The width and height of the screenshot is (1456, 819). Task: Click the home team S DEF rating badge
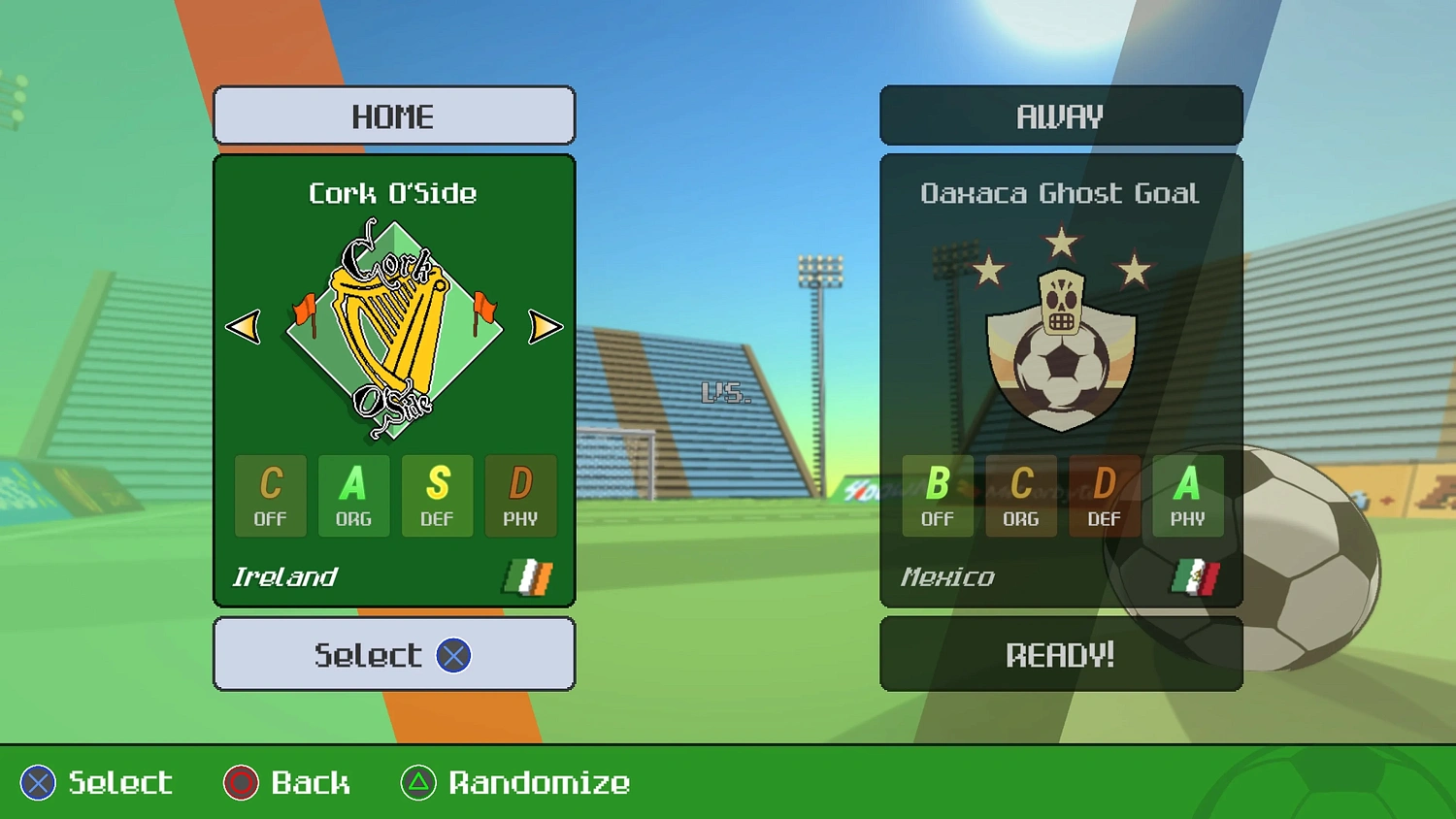437,496
